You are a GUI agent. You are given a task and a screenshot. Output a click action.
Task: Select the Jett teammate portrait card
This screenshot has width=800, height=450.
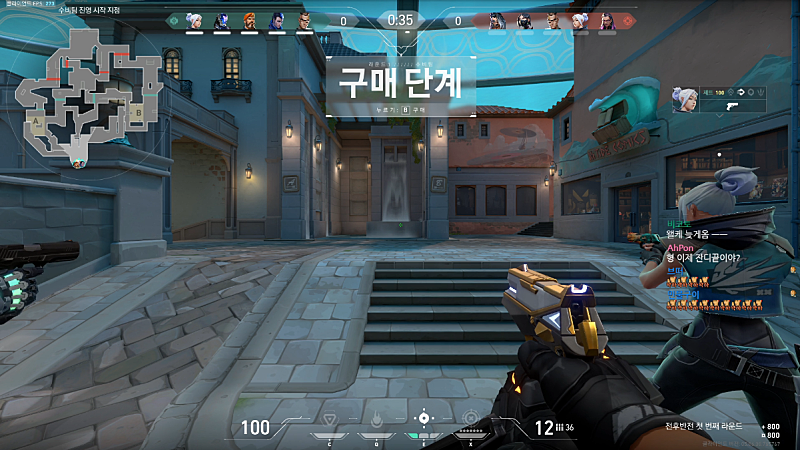click(x=686, y=101)
